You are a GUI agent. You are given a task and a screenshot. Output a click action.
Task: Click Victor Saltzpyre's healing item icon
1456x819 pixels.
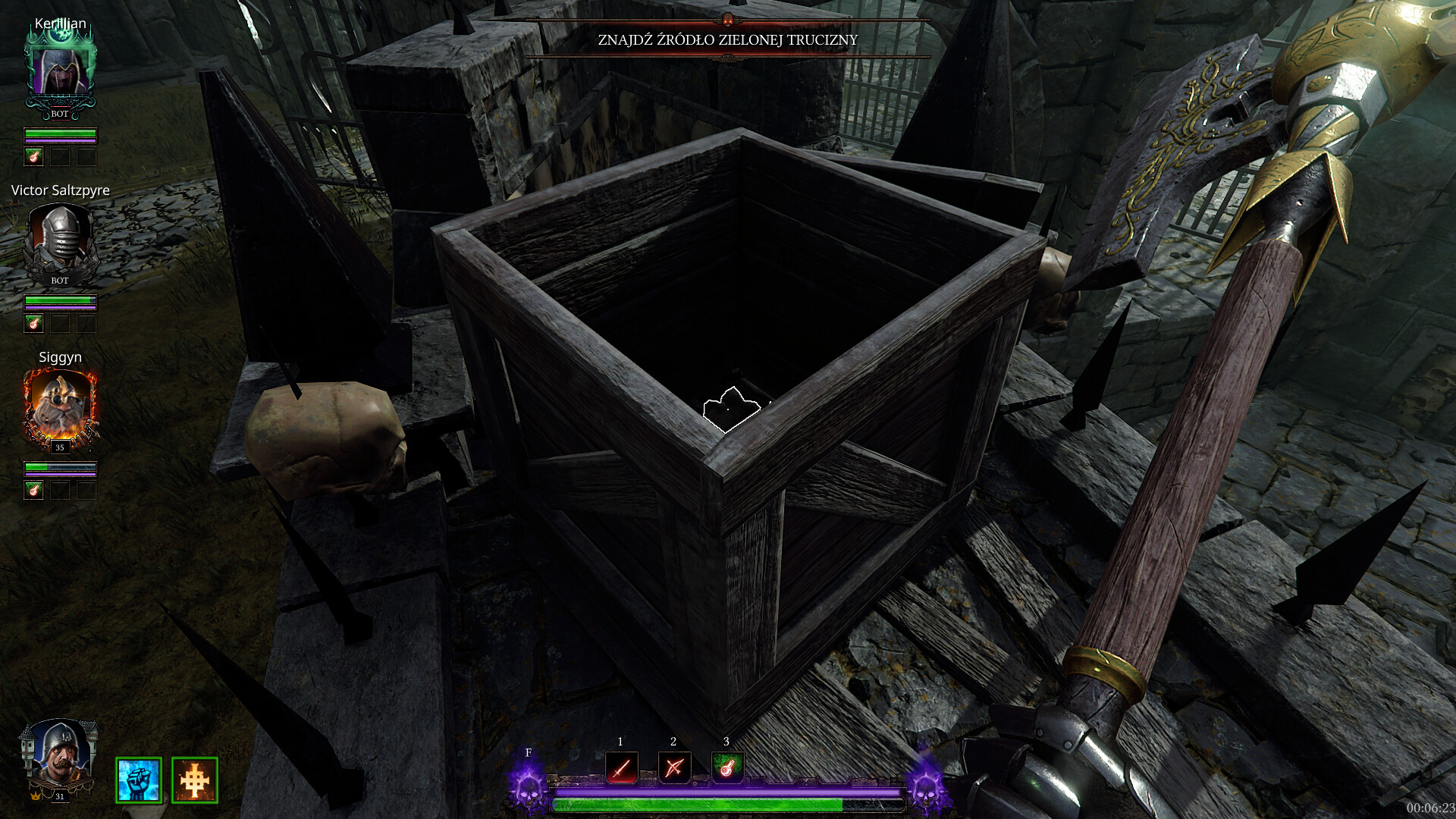(34, 324)
